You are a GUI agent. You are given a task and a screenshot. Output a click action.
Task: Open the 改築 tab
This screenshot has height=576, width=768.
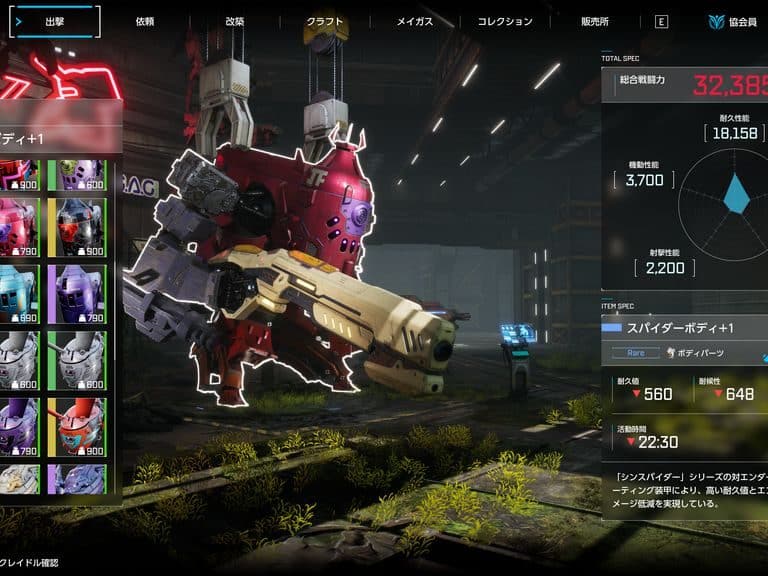(234, 21)
